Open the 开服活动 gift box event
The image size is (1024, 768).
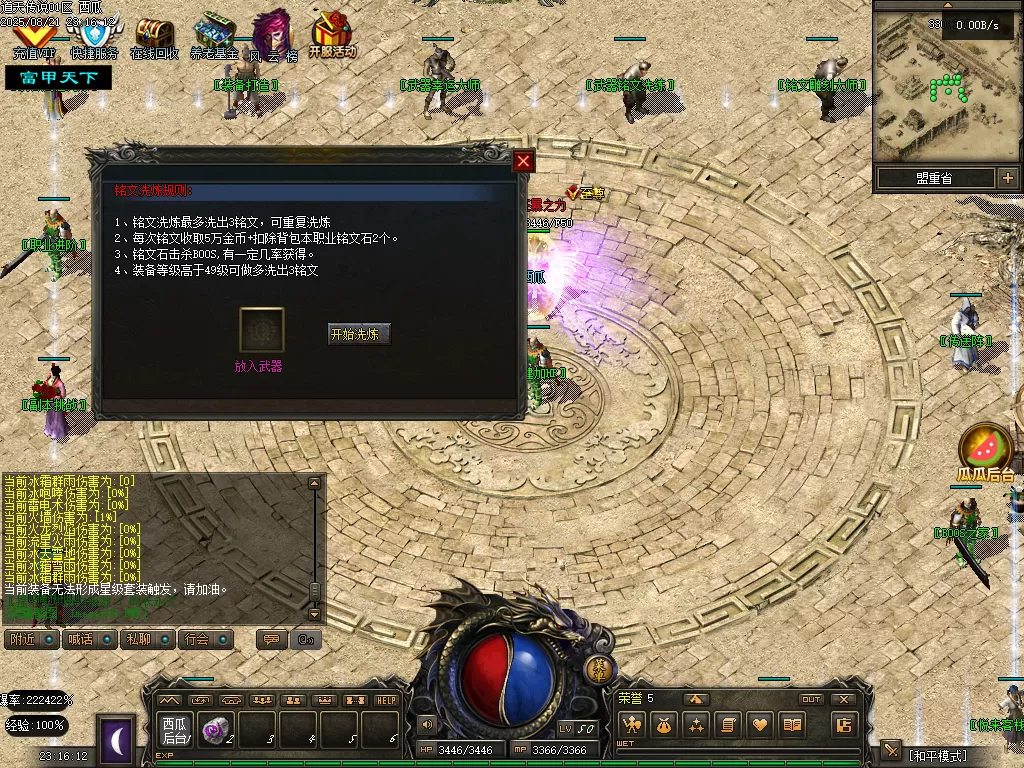[332, 36]
